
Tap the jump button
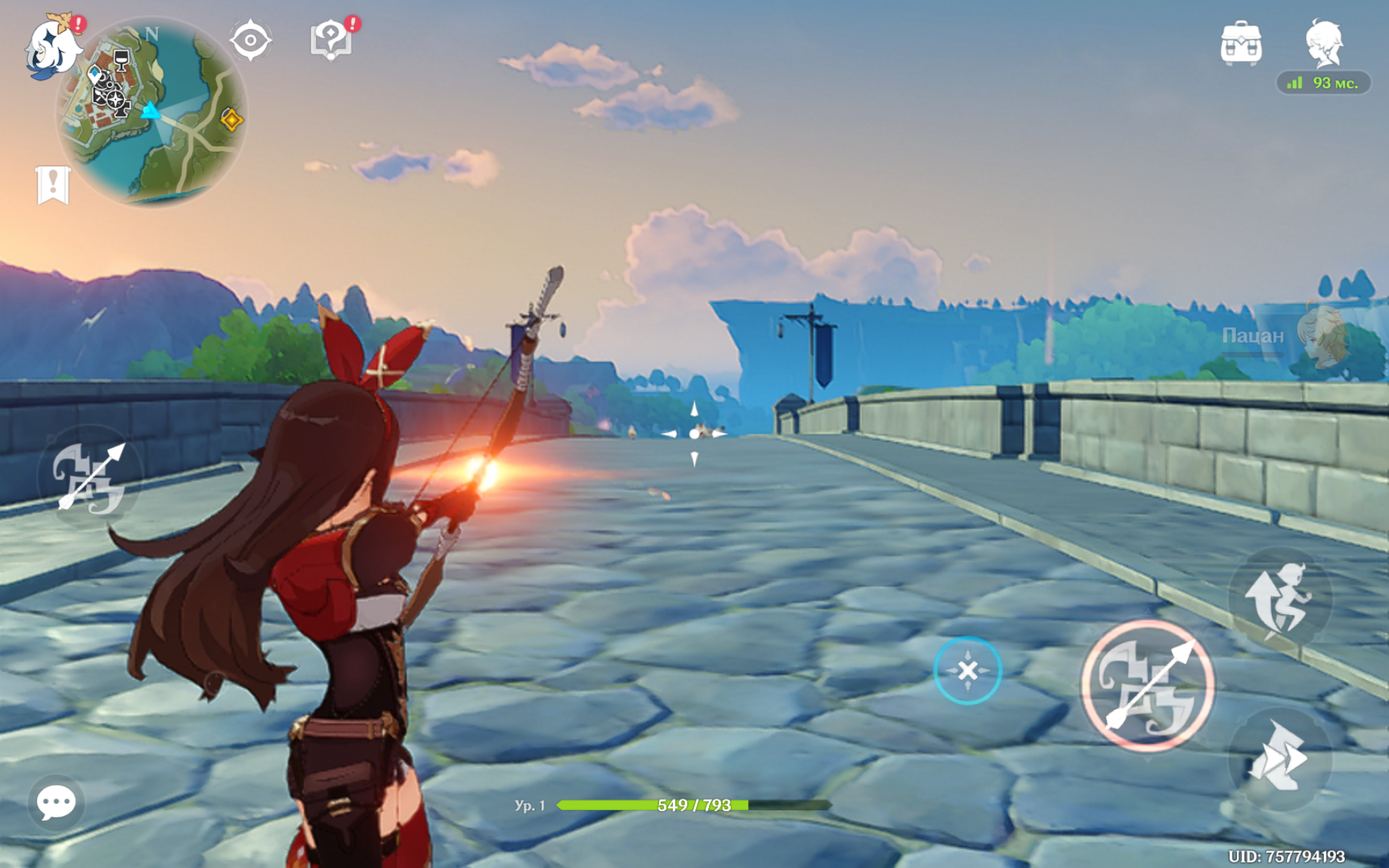point(1279,599)
